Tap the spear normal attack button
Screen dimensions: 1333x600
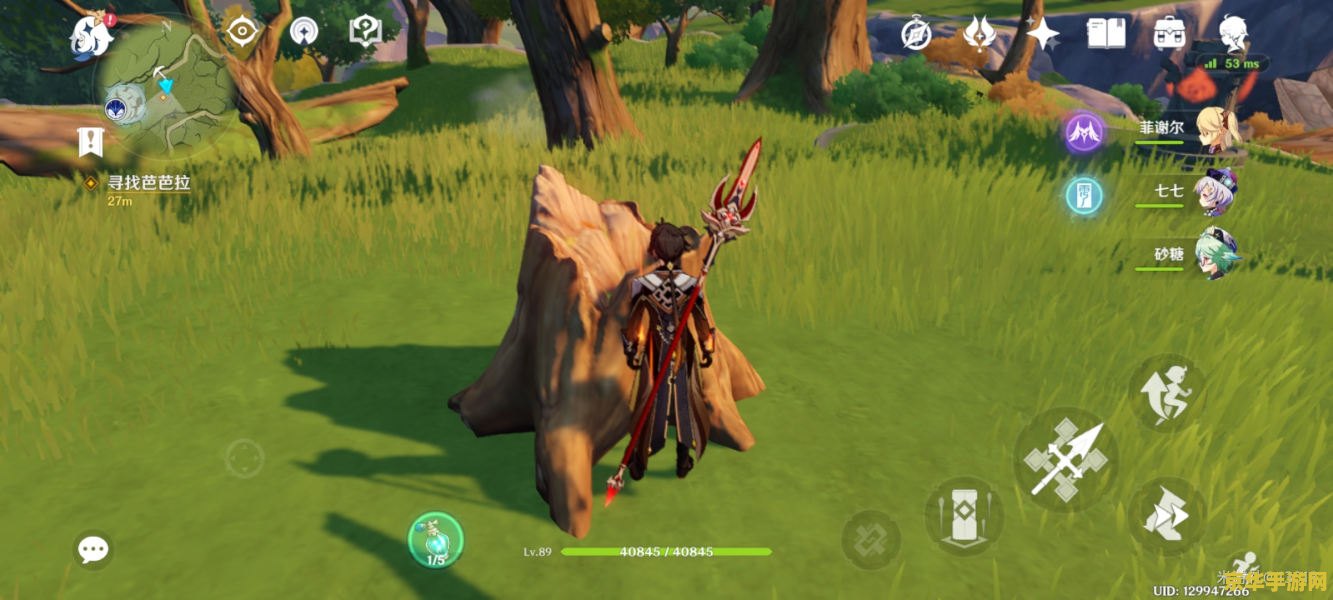click(x=1065, y=460)
